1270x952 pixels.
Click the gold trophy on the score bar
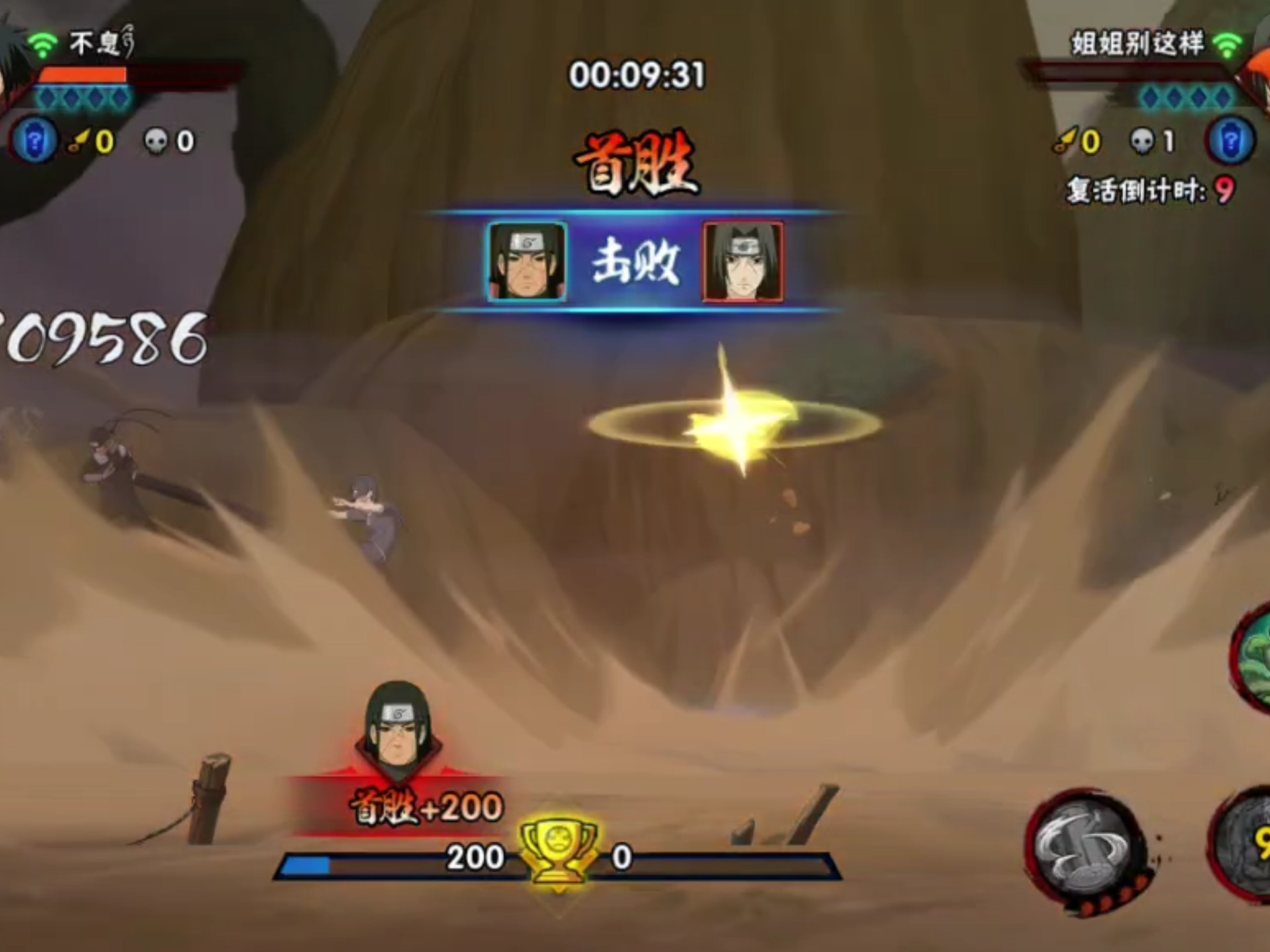pos(558,853)
